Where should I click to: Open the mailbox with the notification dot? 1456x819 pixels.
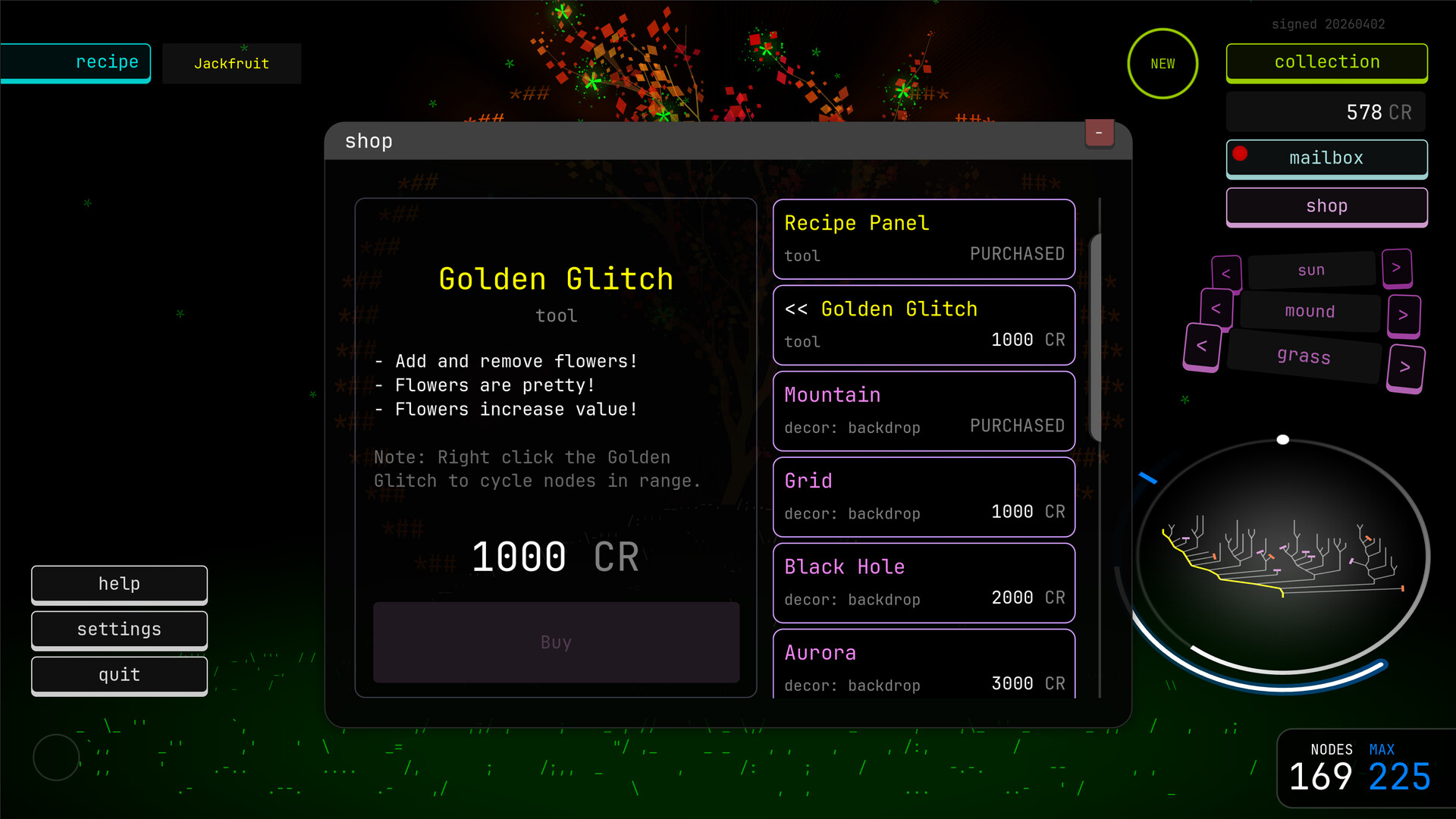[1326, 158]
